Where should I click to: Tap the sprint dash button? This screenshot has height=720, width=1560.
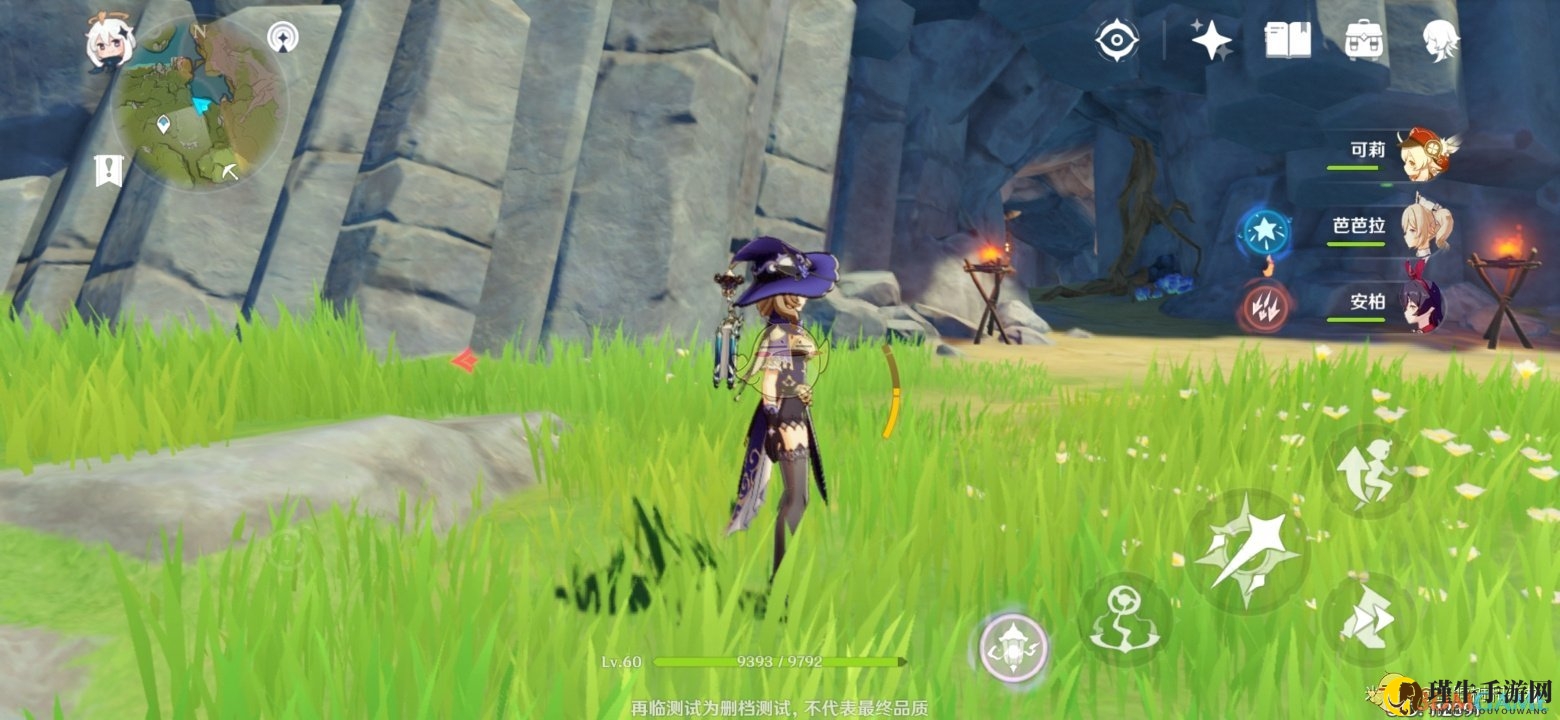1368,619
